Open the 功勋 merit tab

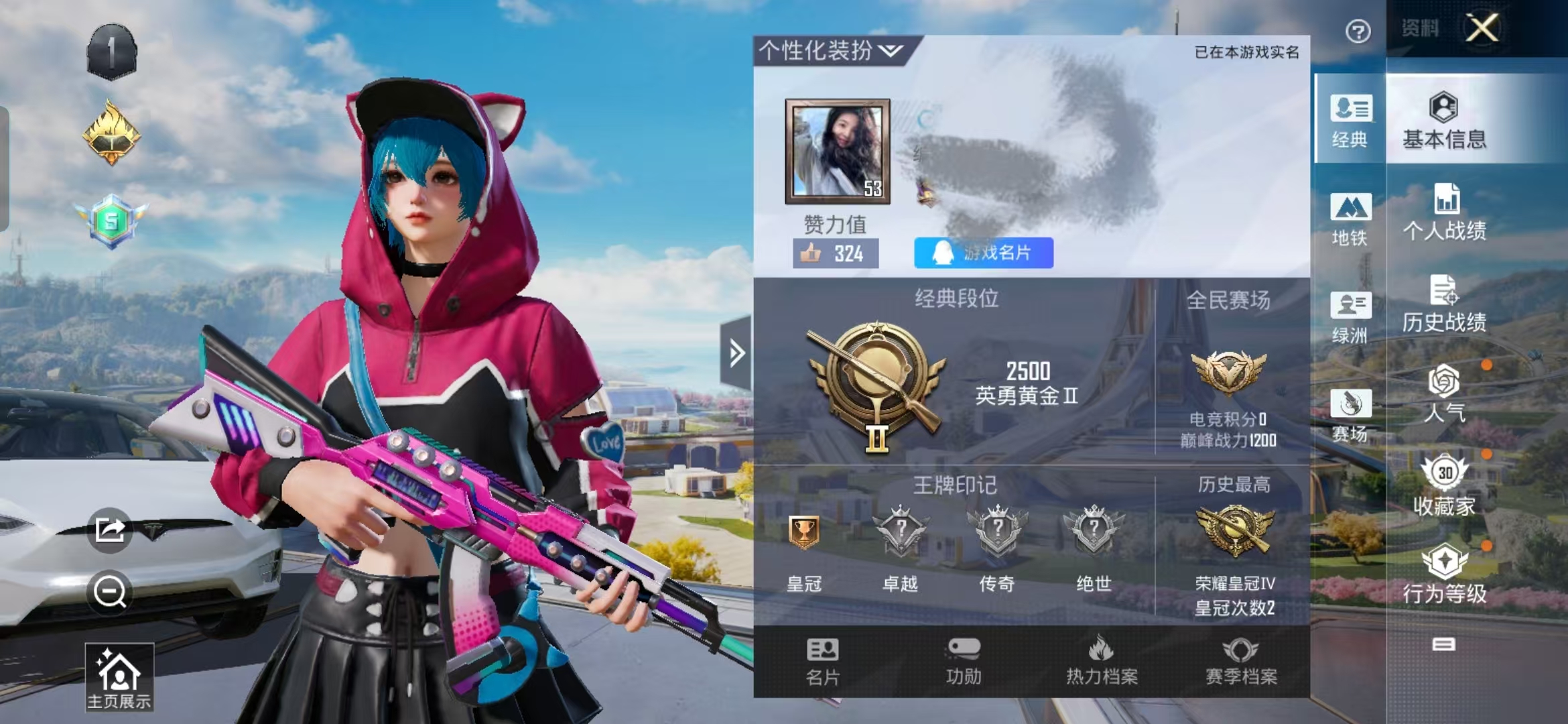tap(964, 662)
